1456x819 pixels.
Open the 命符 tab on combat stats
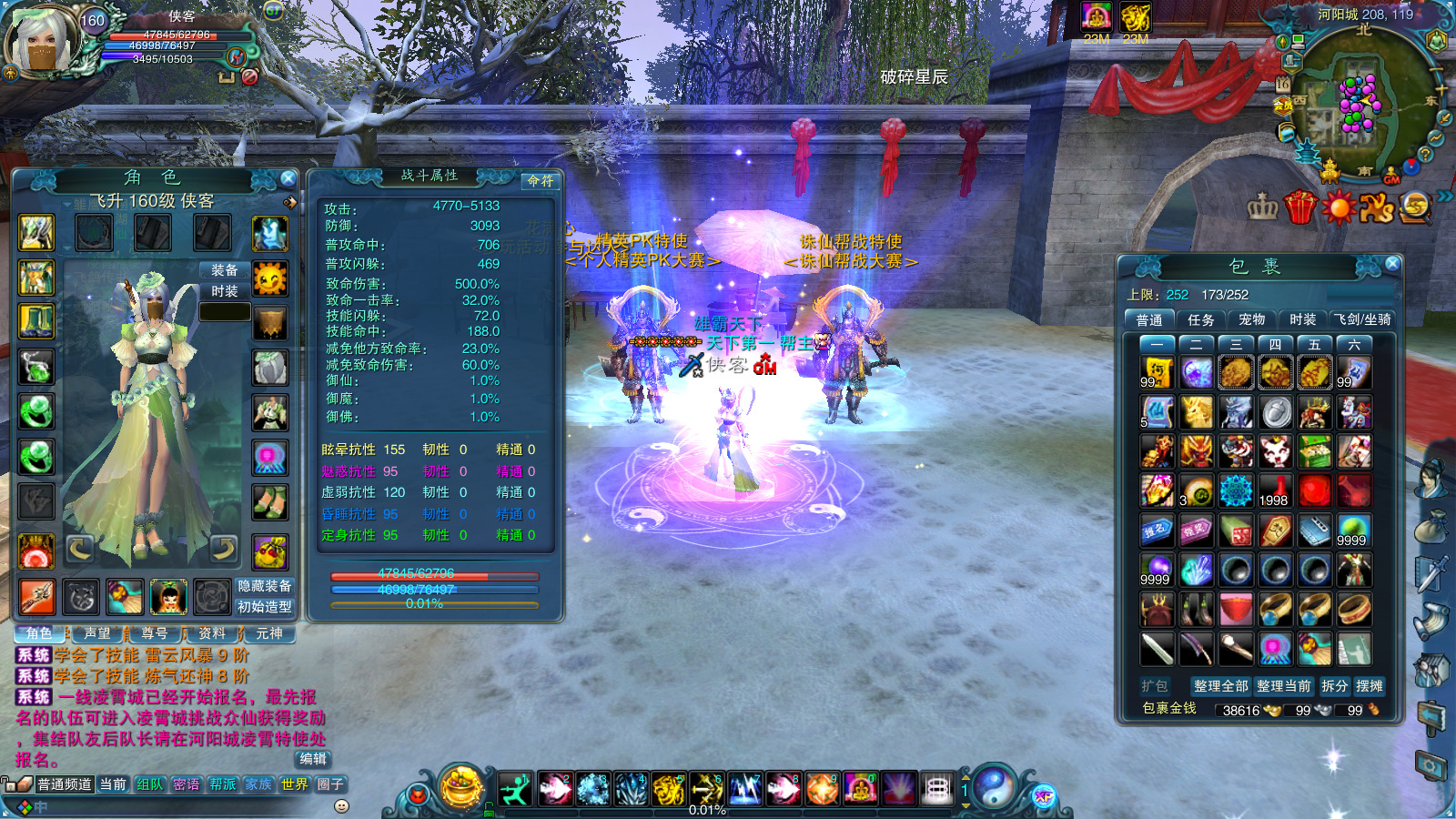pyautogui.click(x=541, y=181)
